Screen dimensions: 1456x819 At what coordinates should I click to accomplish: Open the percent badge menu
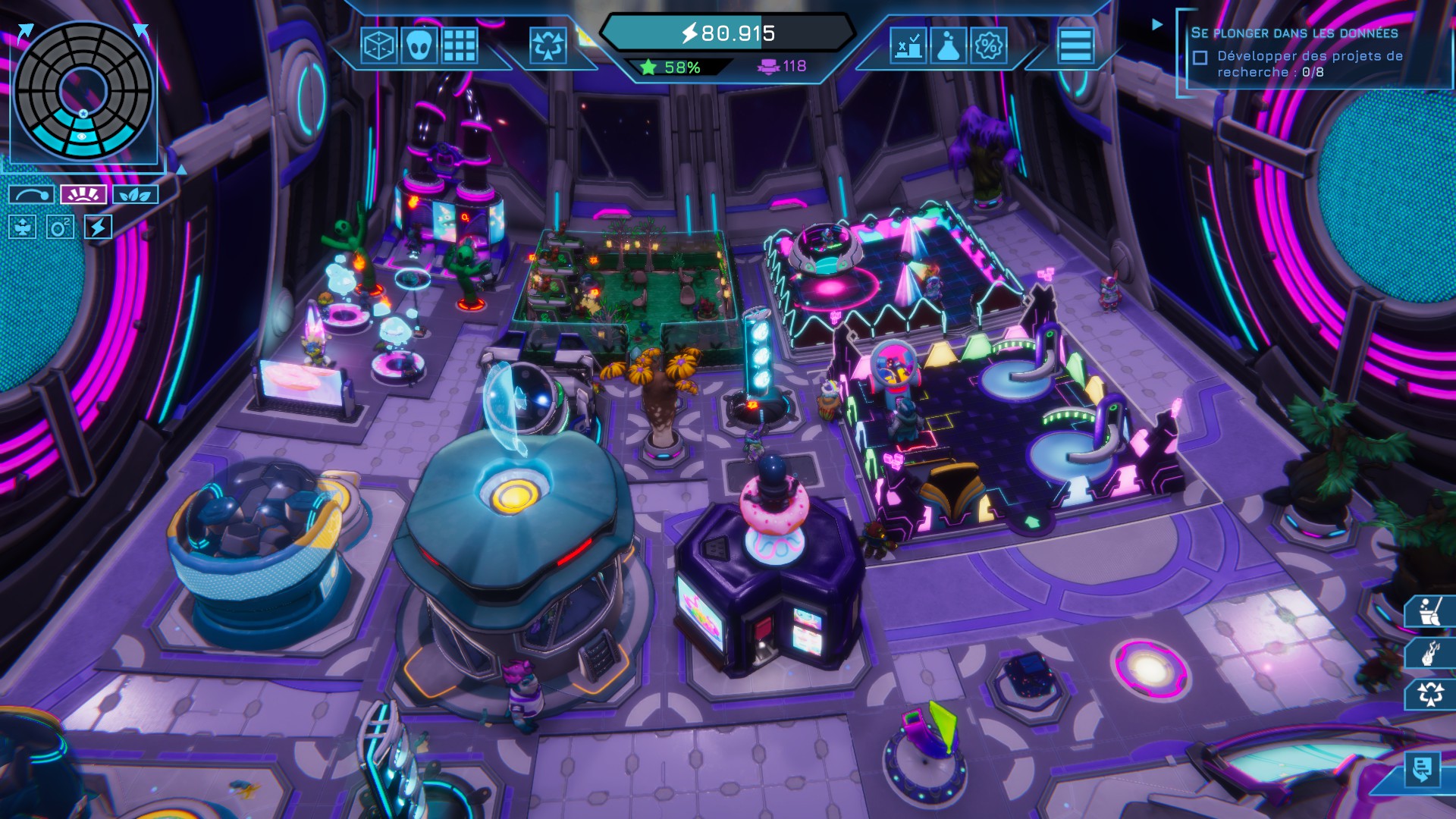click(988, 46)
